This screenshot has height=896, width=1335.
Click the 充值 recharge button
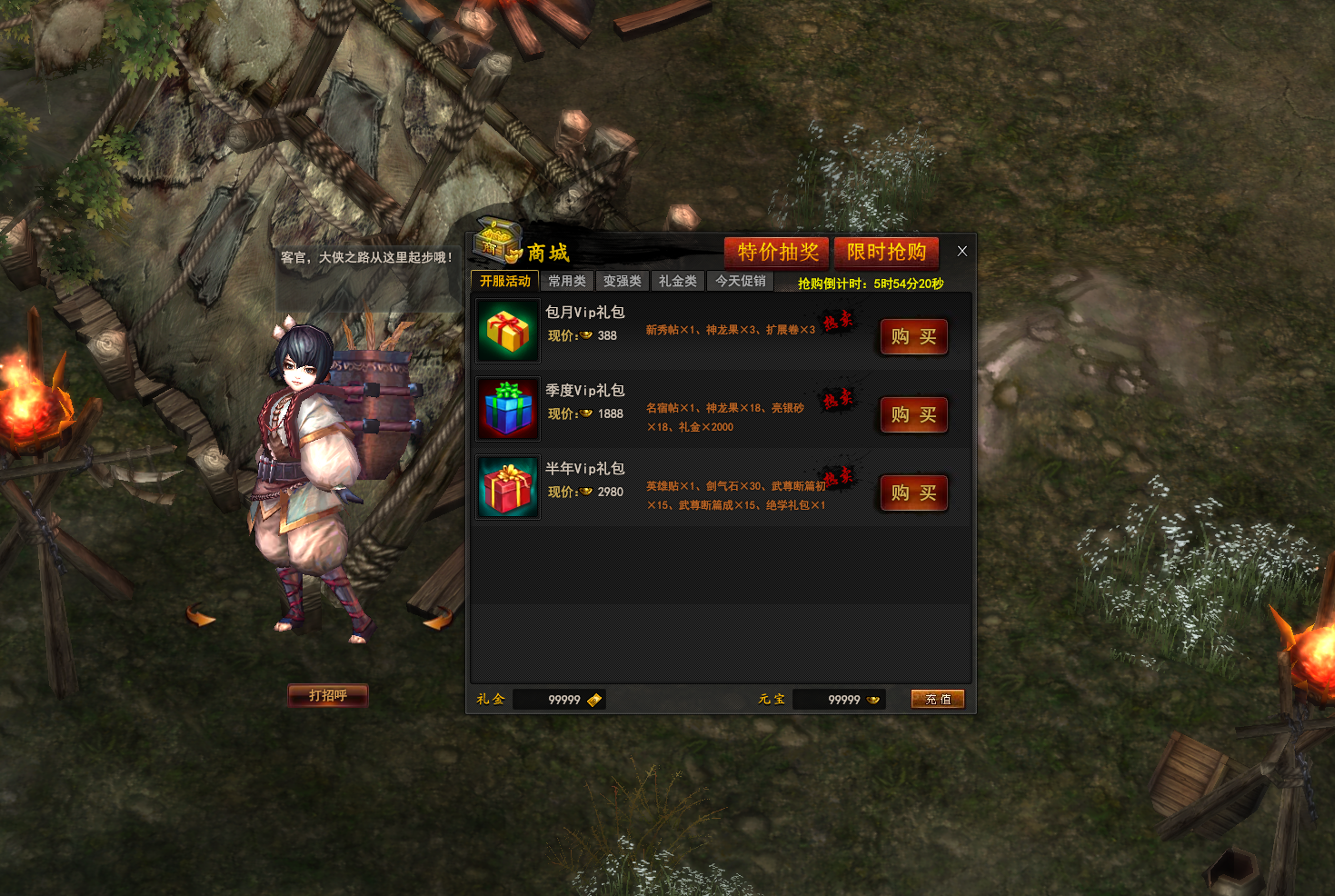pos(937,699)
